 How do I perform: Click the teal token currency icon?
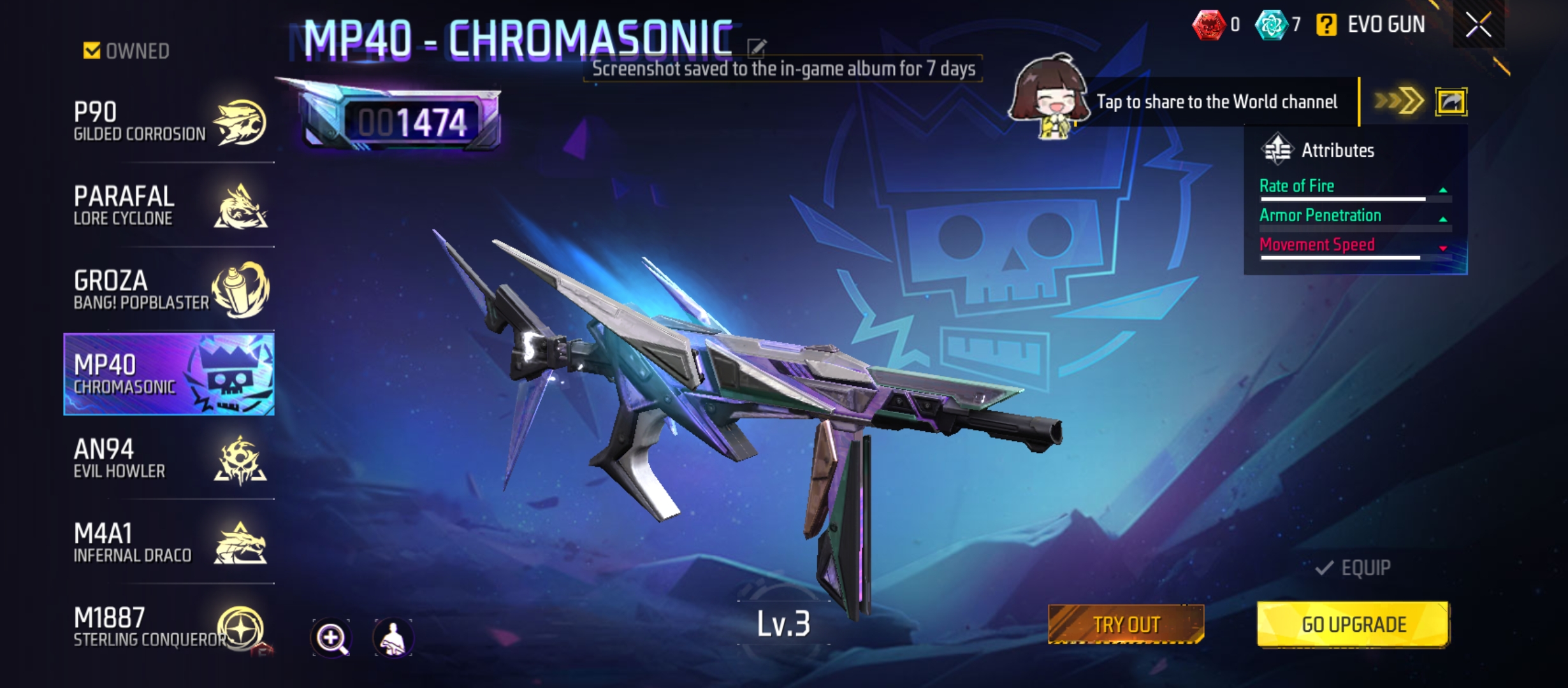(1271, 25)
